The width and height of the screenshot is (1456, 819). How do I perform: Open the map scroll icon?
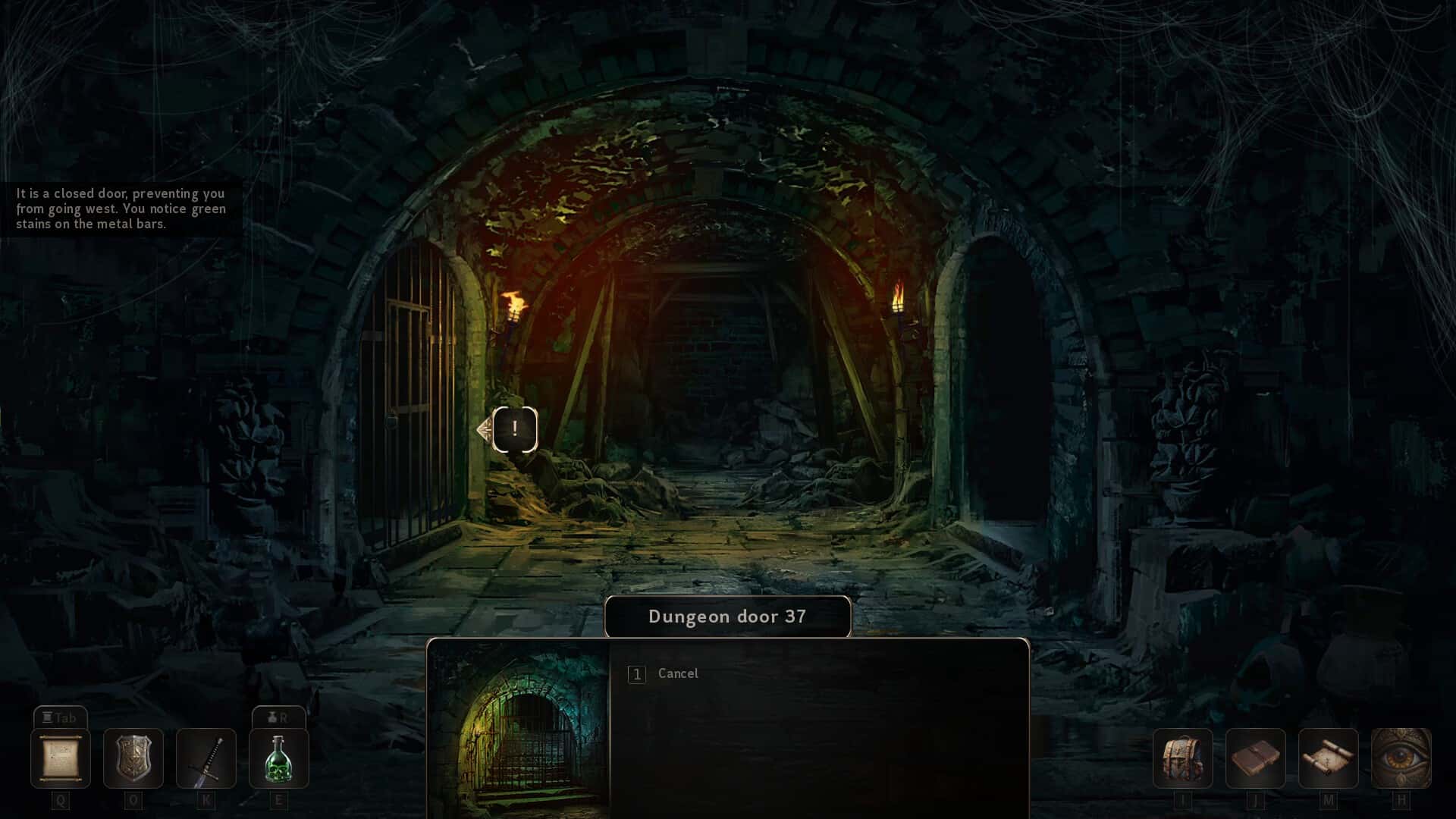pyautogui.click(x=1328, y=758)
